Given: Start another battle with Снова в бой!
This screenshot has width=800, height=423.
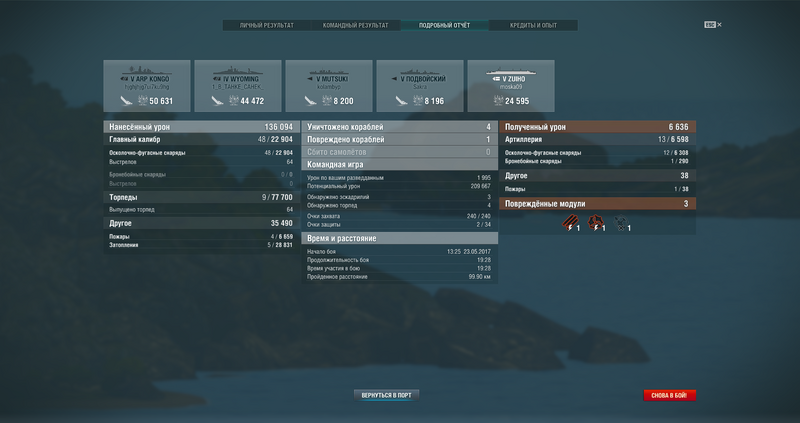Looking at the screenshot, I should 669,395.
